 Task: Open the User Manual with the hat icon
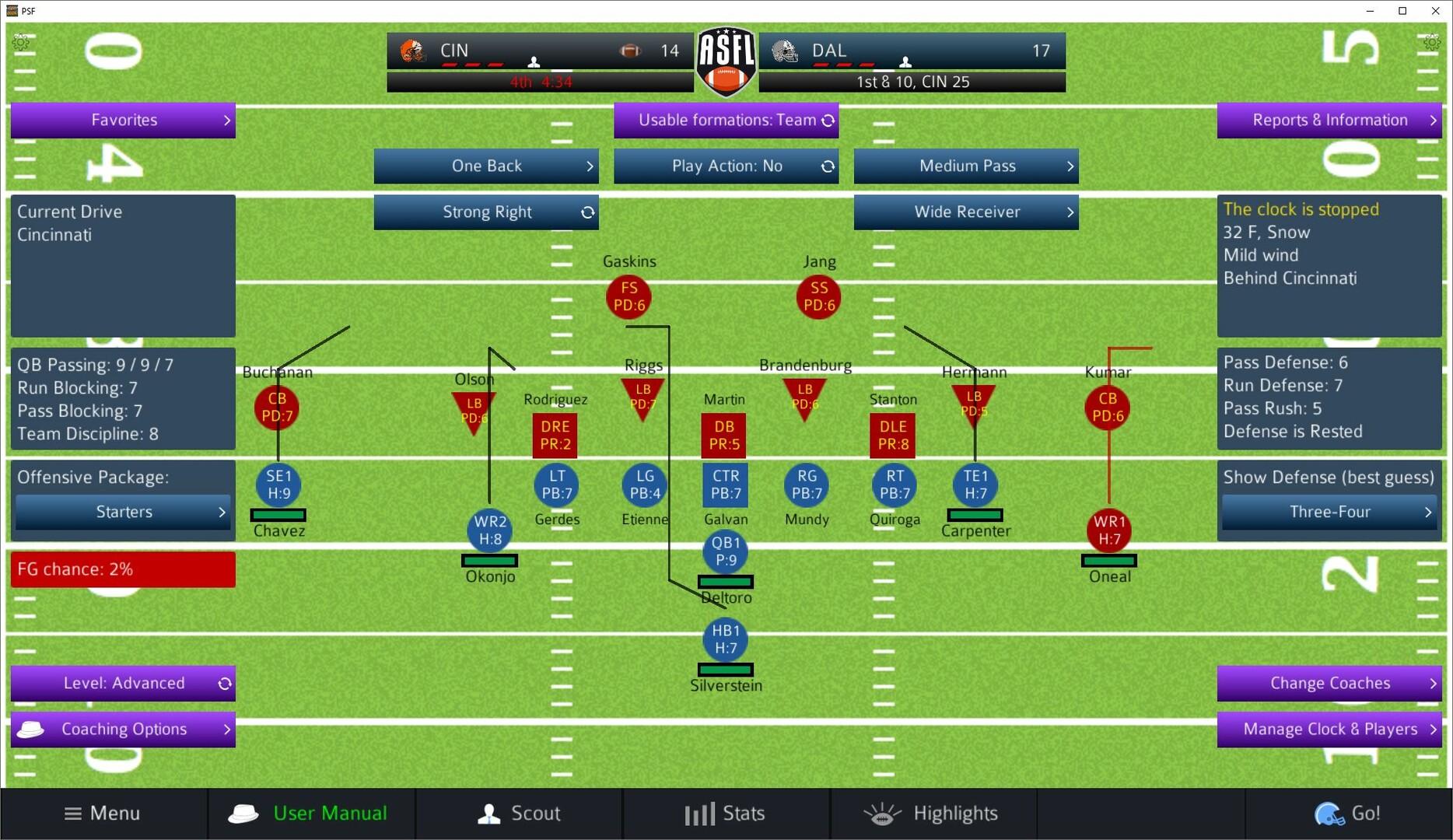243,814
